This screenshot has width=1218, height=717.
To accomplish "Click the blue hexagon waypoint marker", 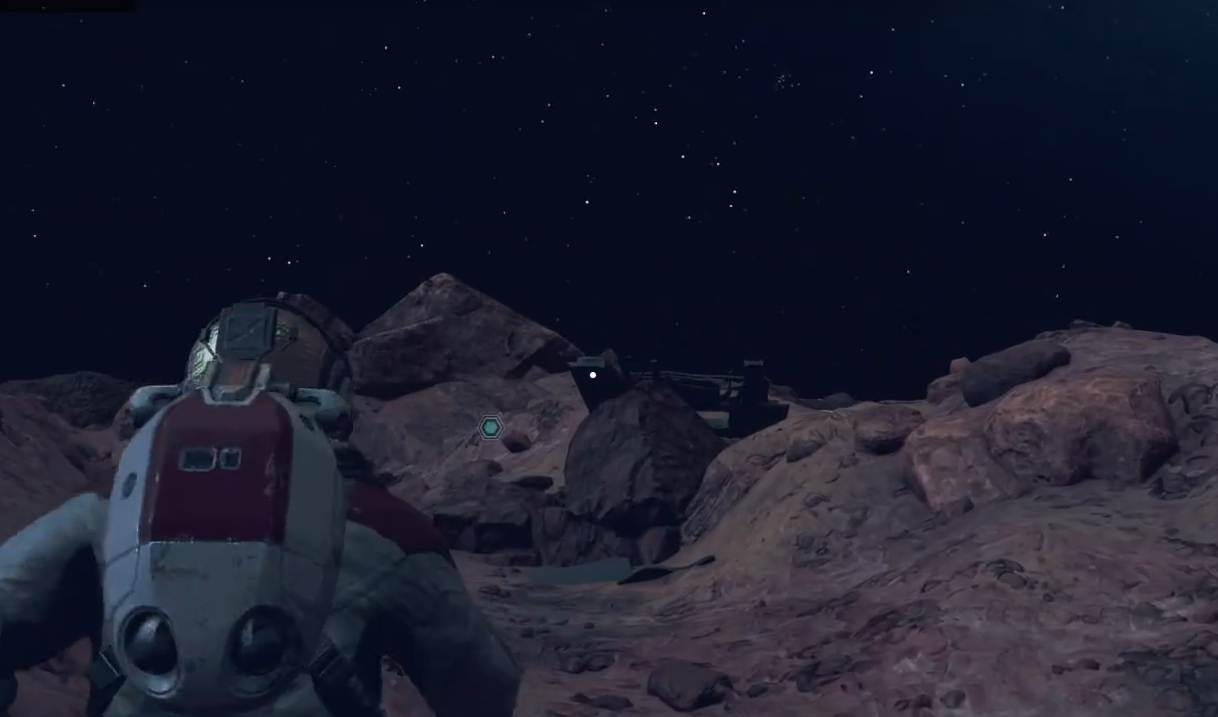I will [x=490, y=428].
